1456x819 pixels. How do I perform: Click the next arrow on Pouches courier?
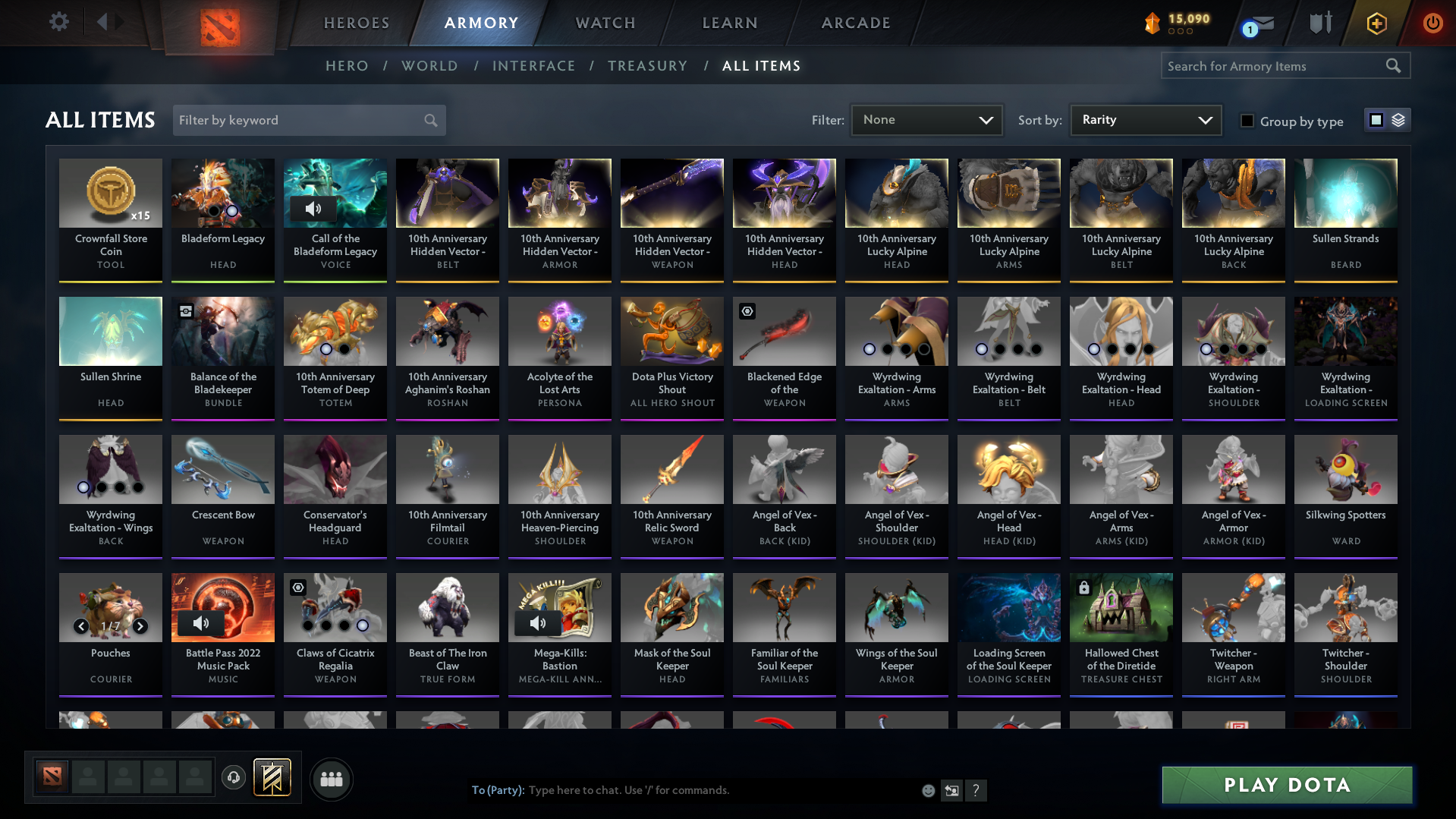(140, 626)
